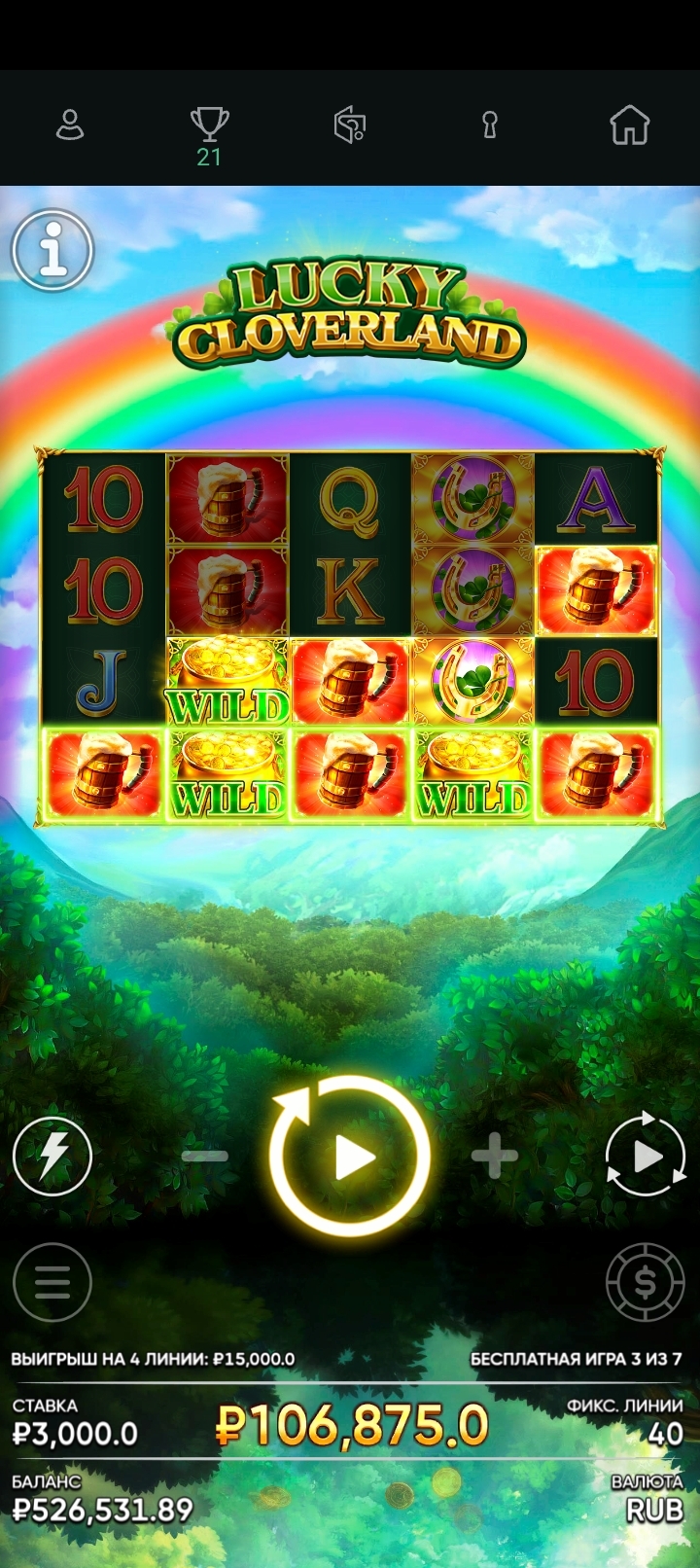Return to the casino home page
The image size is (700, 1568).
629,125
